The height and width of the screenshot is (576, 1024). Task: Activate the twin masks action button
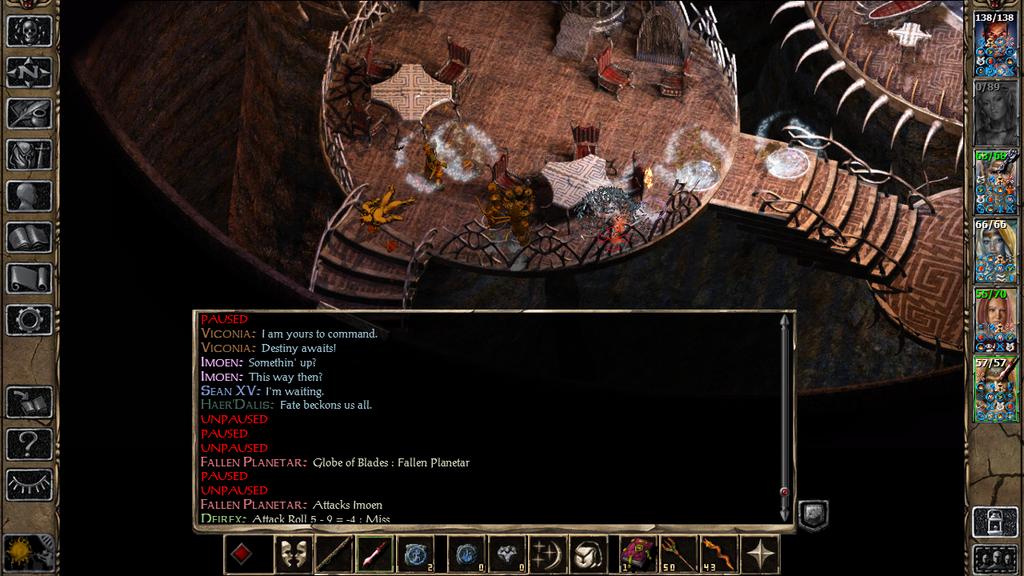(x=292, y=554)
